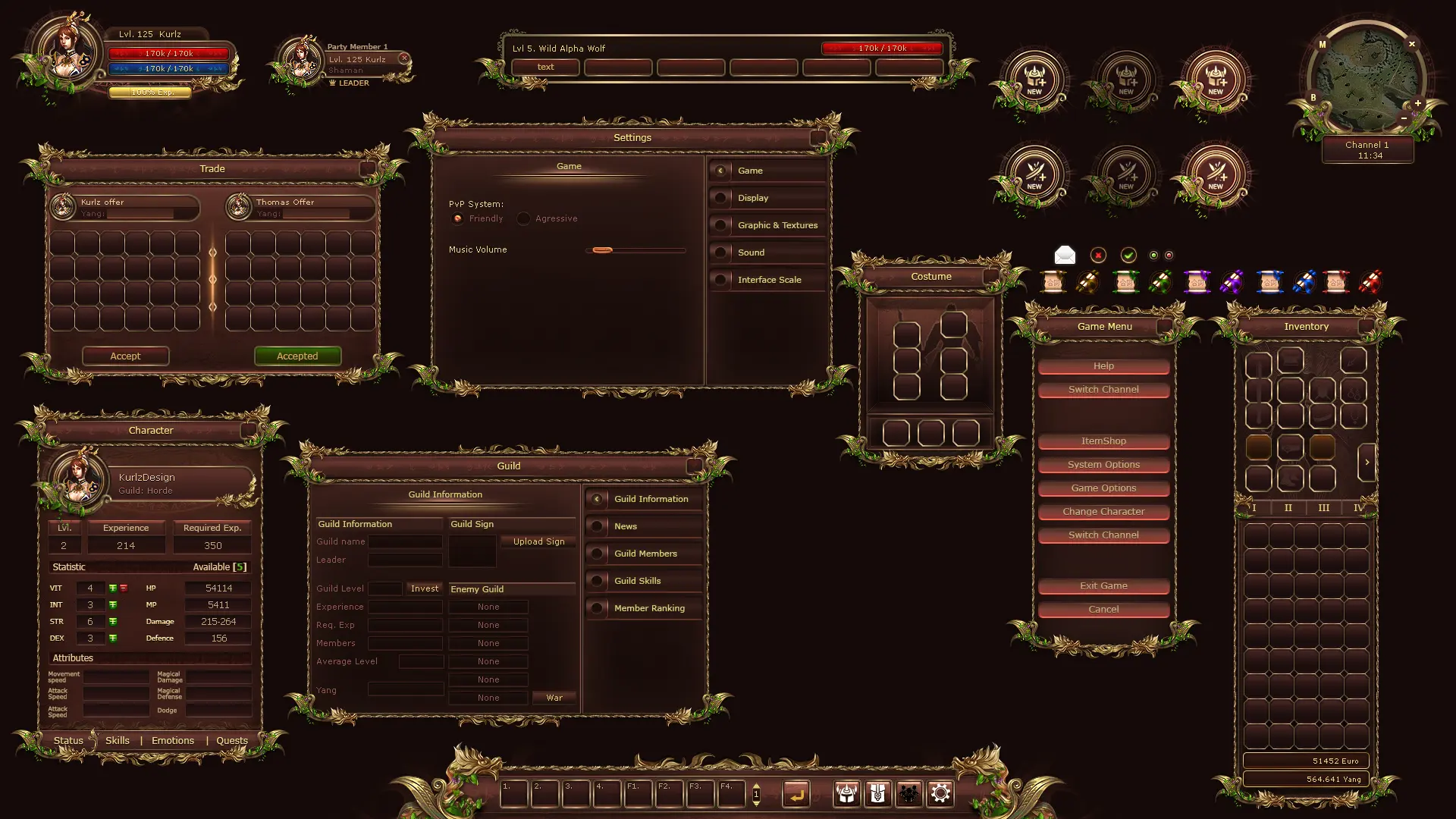1456x819 pixels.
Task: Select Exit Game in Game Menu
Action: coord(1103,585)
